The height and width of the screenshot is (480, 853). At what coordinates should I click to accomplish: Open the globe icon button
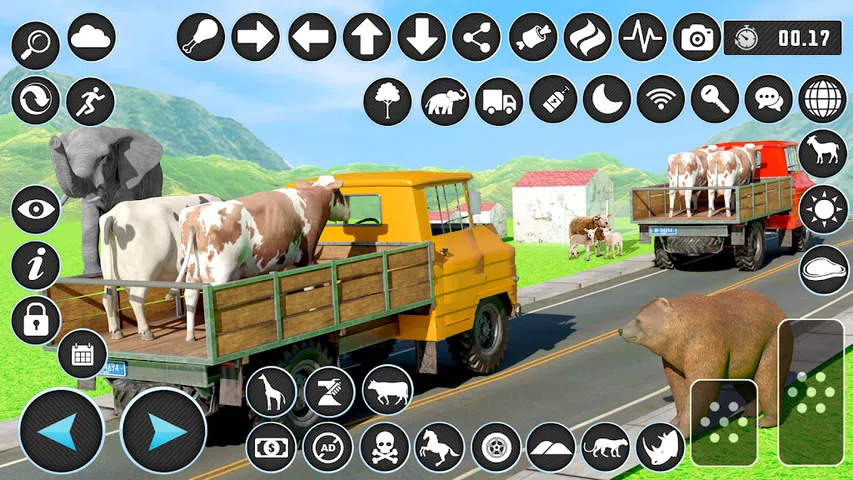pyautogui.click(x=823, y=100)
